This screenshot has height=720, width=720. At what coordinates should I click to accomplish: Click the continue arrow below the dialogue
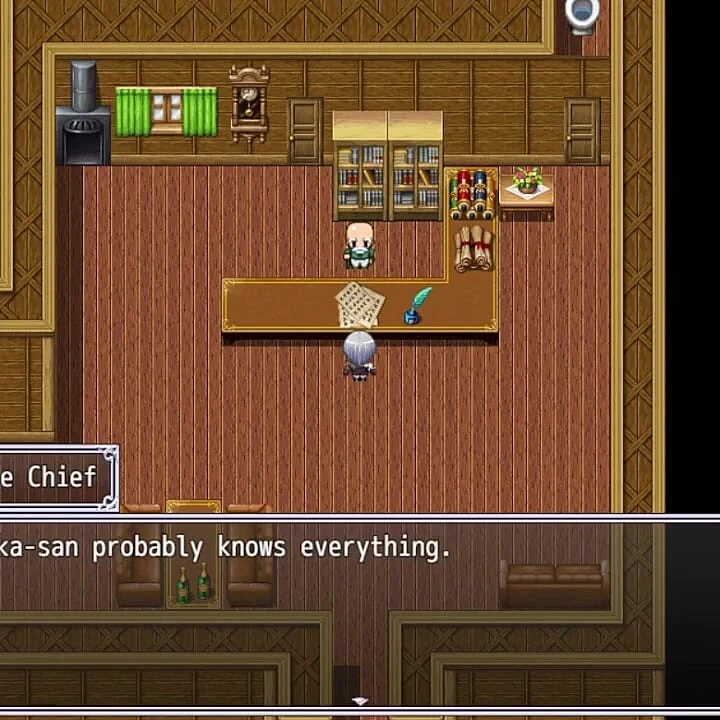coord(360,702)
